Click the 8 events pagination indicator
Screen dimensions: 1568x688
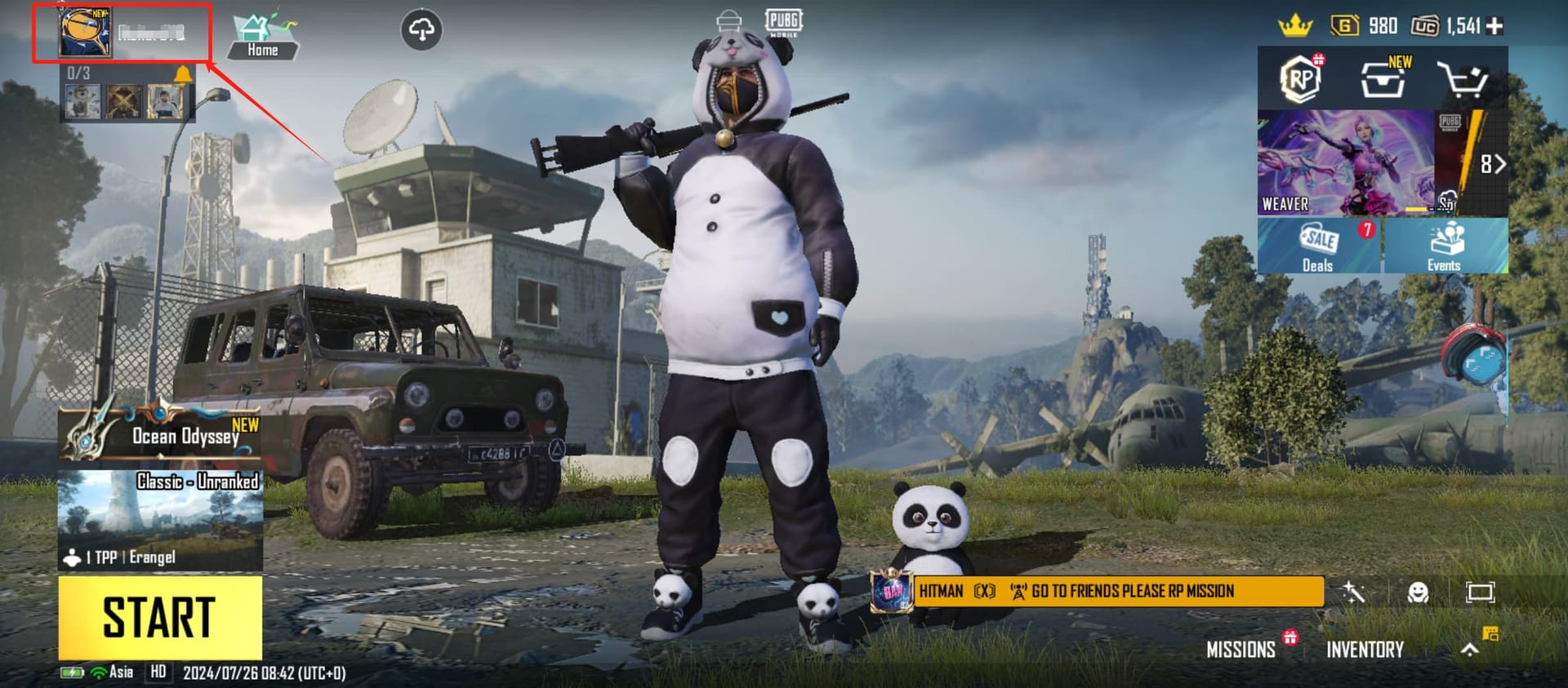[x=1486, y=163]
